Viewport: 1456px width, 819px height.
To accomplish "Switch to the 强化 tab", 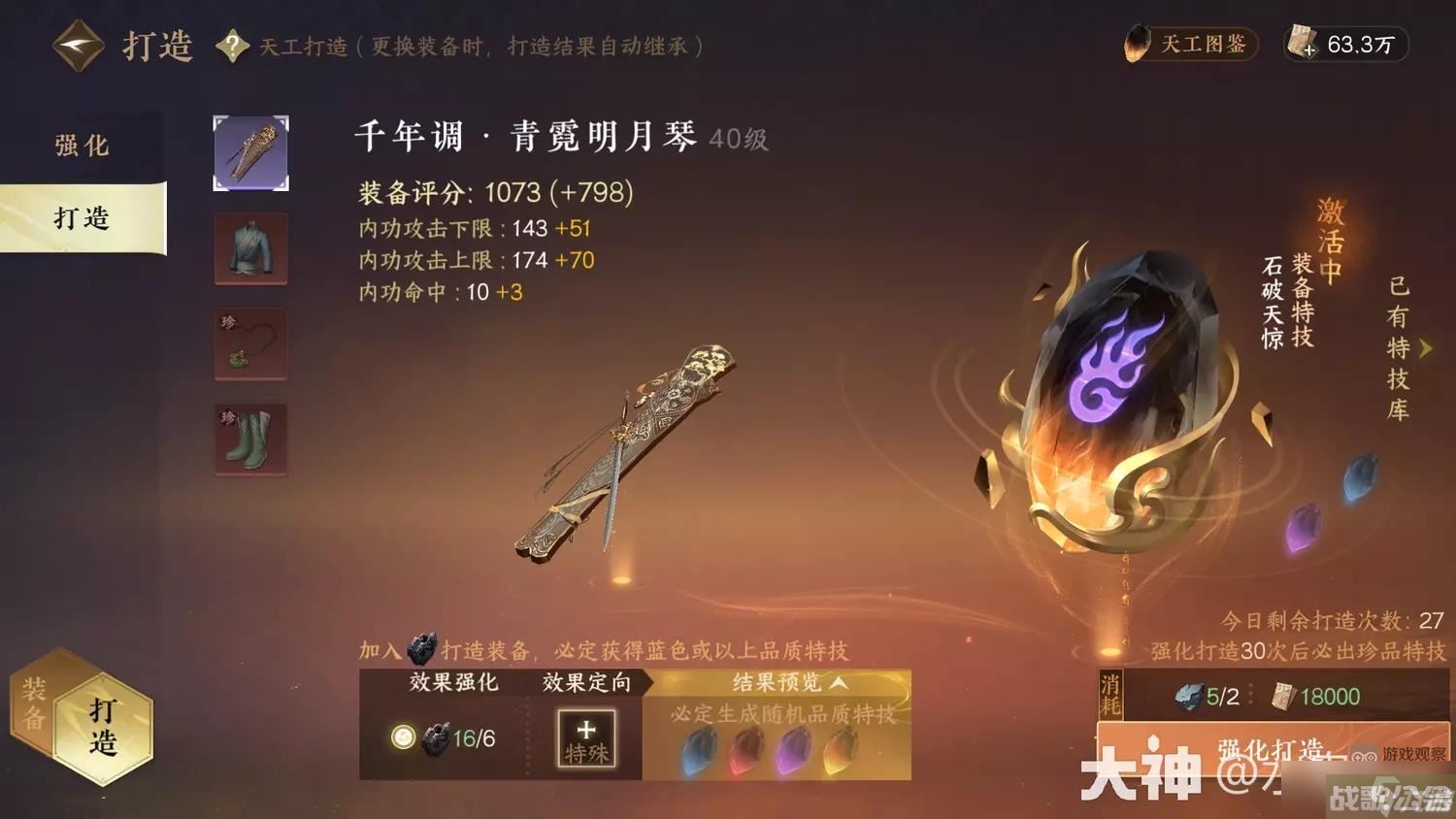I will 83,145.
